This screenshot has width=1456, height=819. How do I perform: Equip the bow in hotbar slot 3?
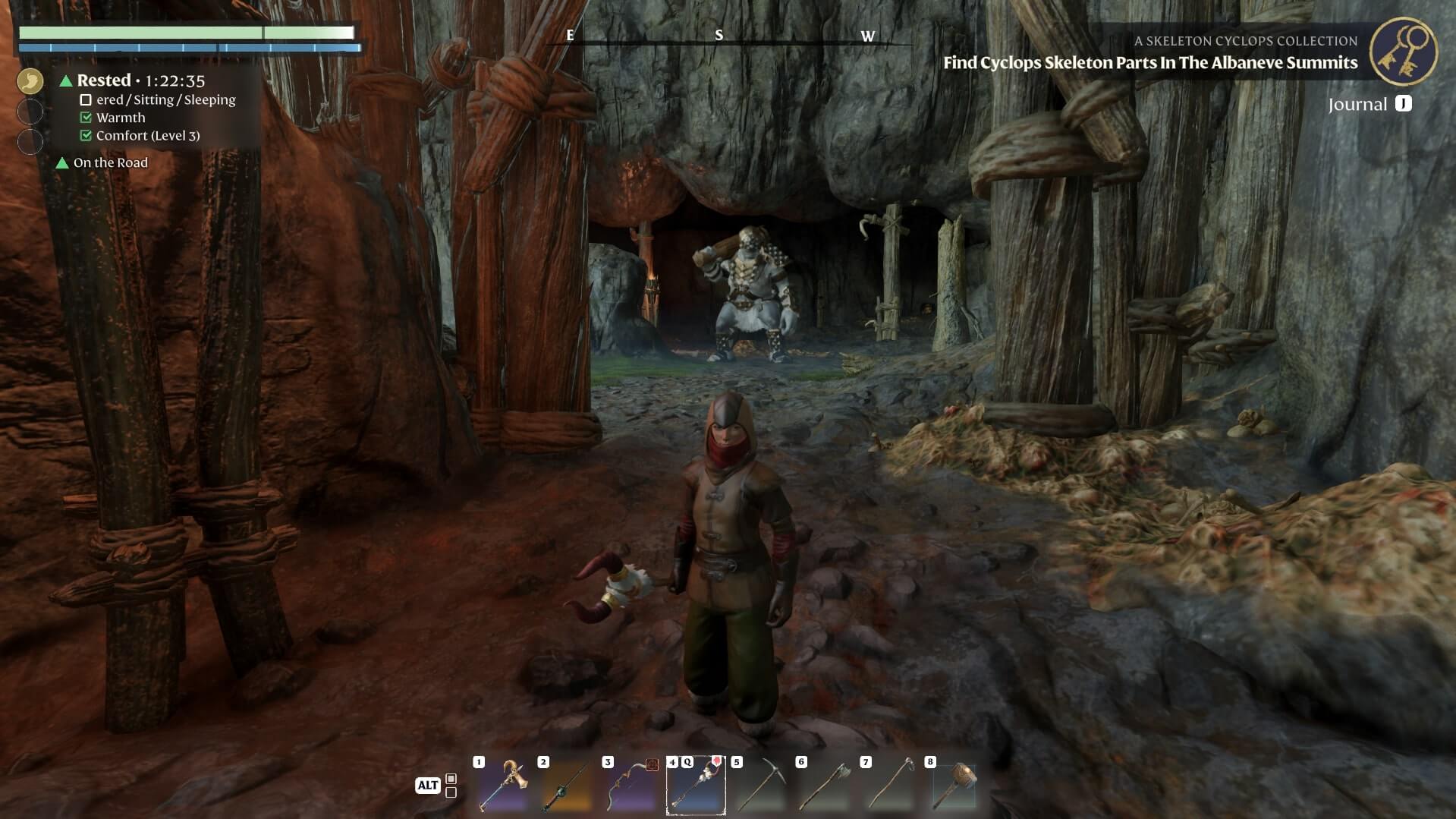click(x=632, y=786)
